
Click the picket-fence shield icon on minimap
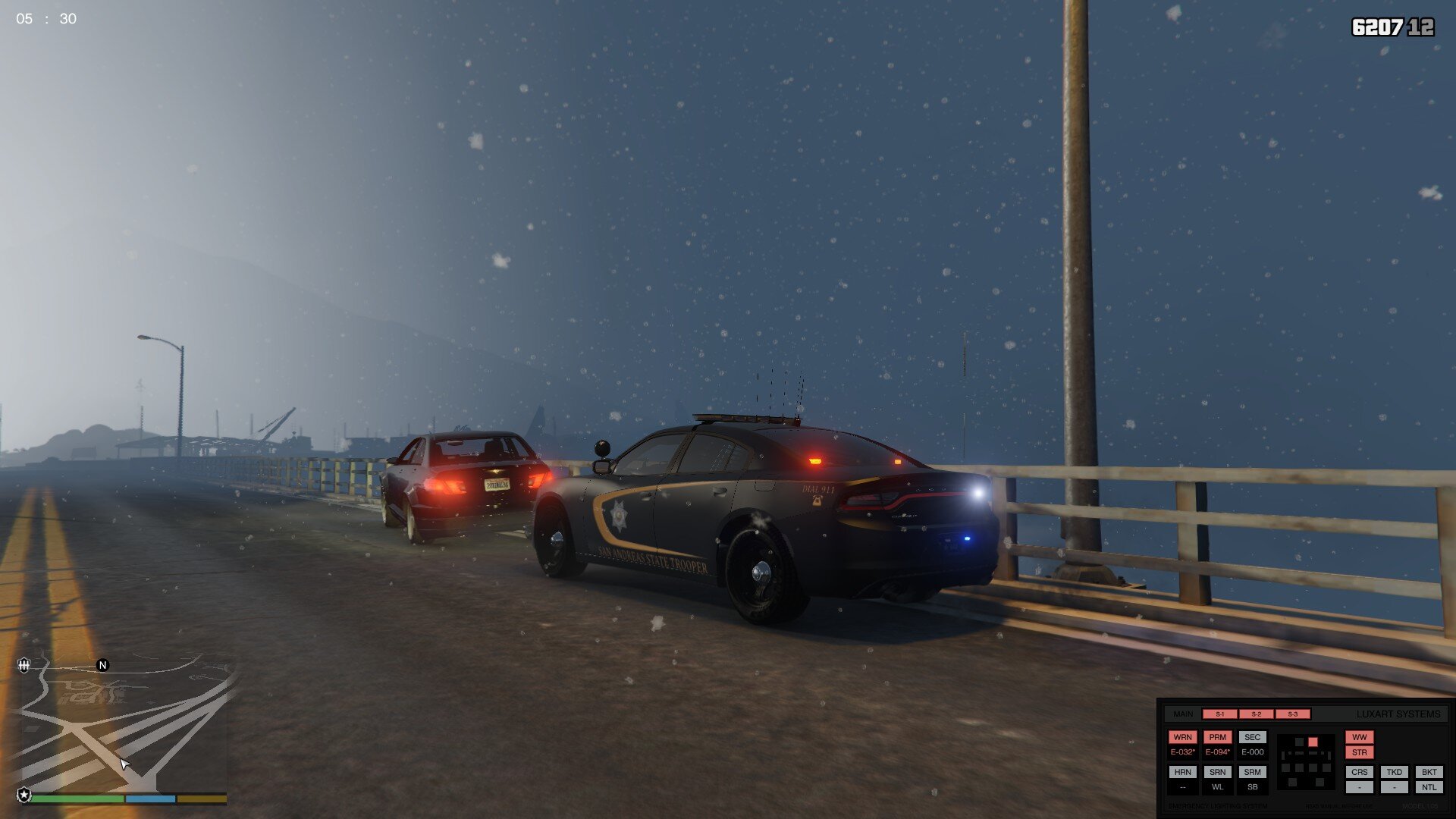(x=24, y=665)
